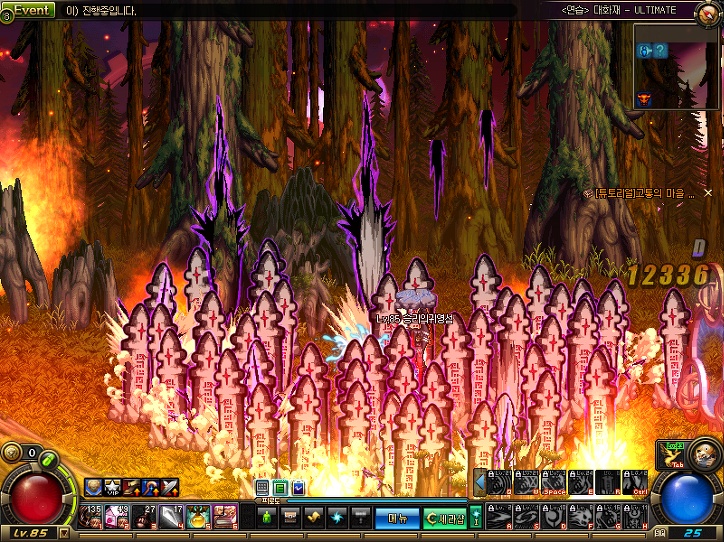Image resolution: width=724 pixels, height=542 pixels.
Task: Open the dropdown arrow next to Lv.85
Action: [65, 533]
